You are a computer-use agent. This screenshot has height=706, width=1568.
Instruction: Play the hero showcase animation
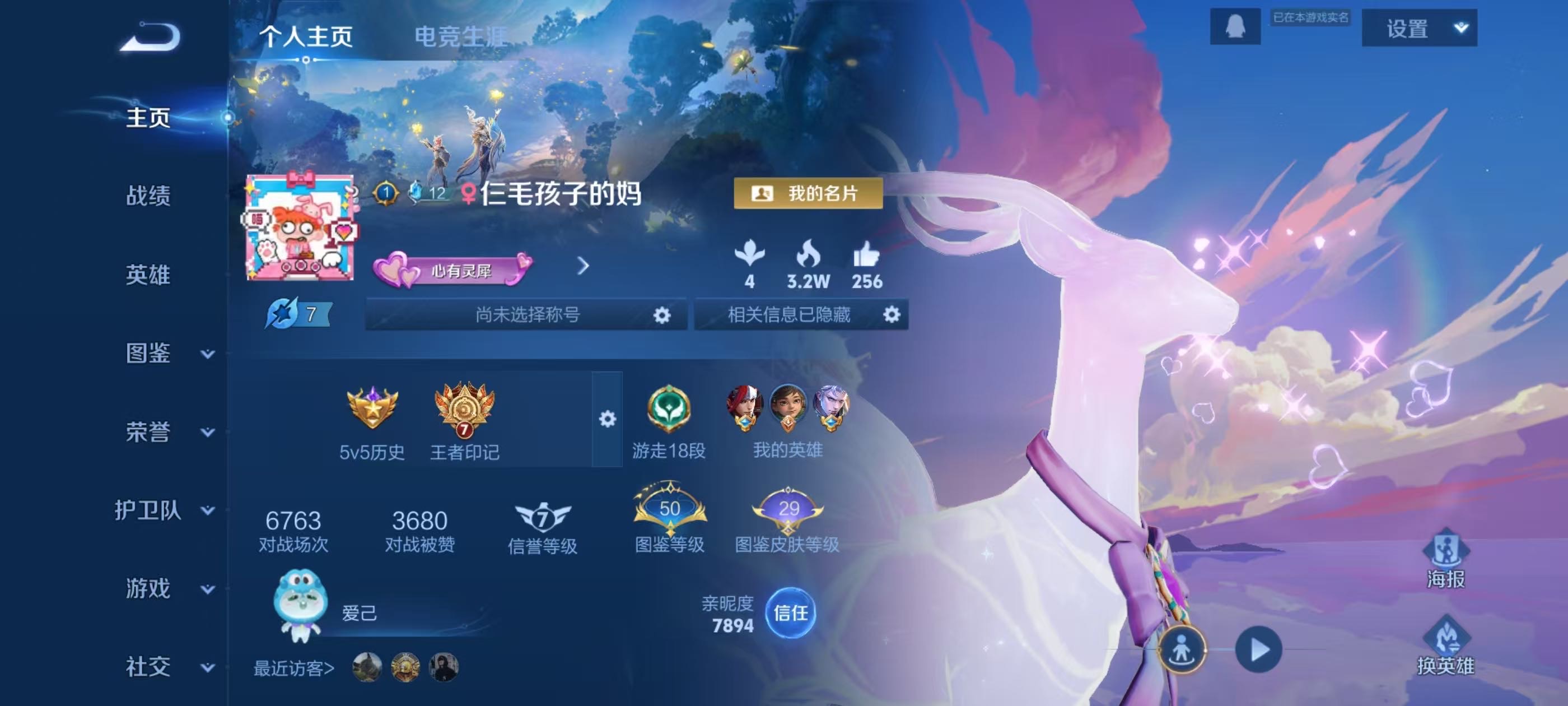point(1258,649)
